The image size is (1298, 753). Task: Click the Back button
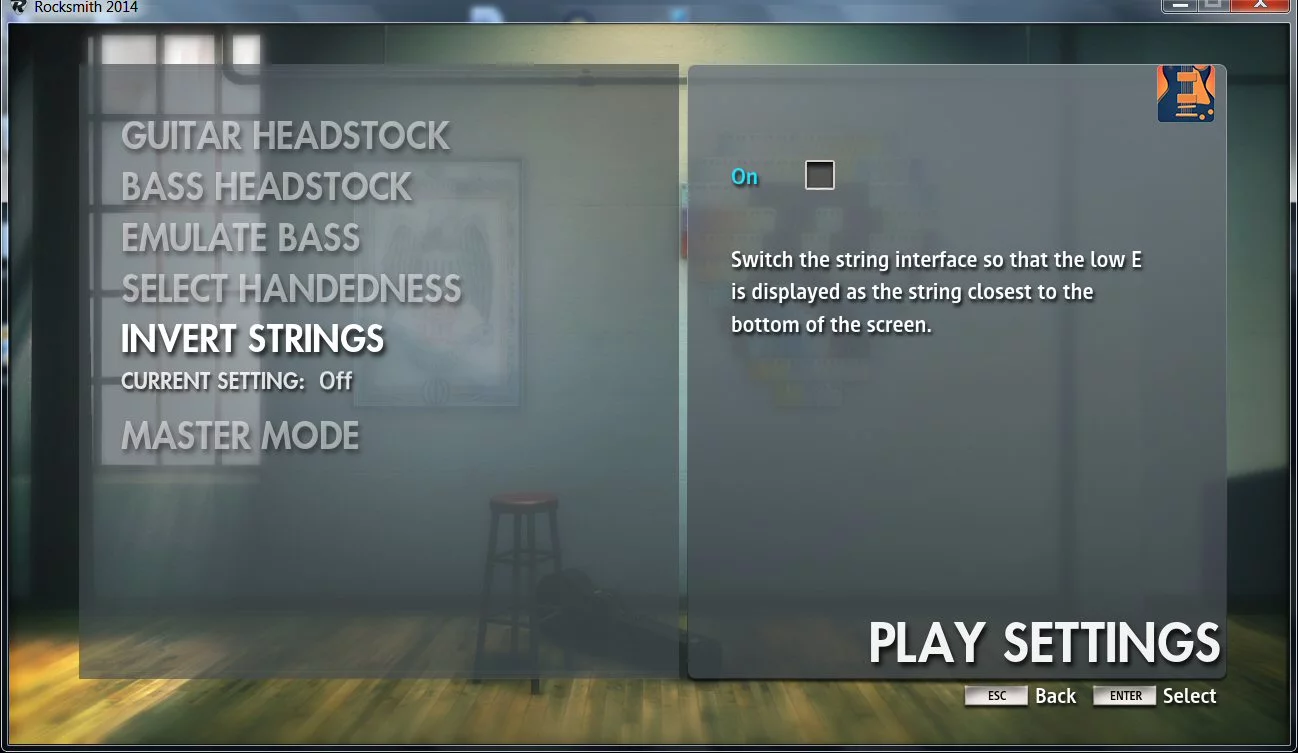pyautogui.click(x=1056, y=695)
